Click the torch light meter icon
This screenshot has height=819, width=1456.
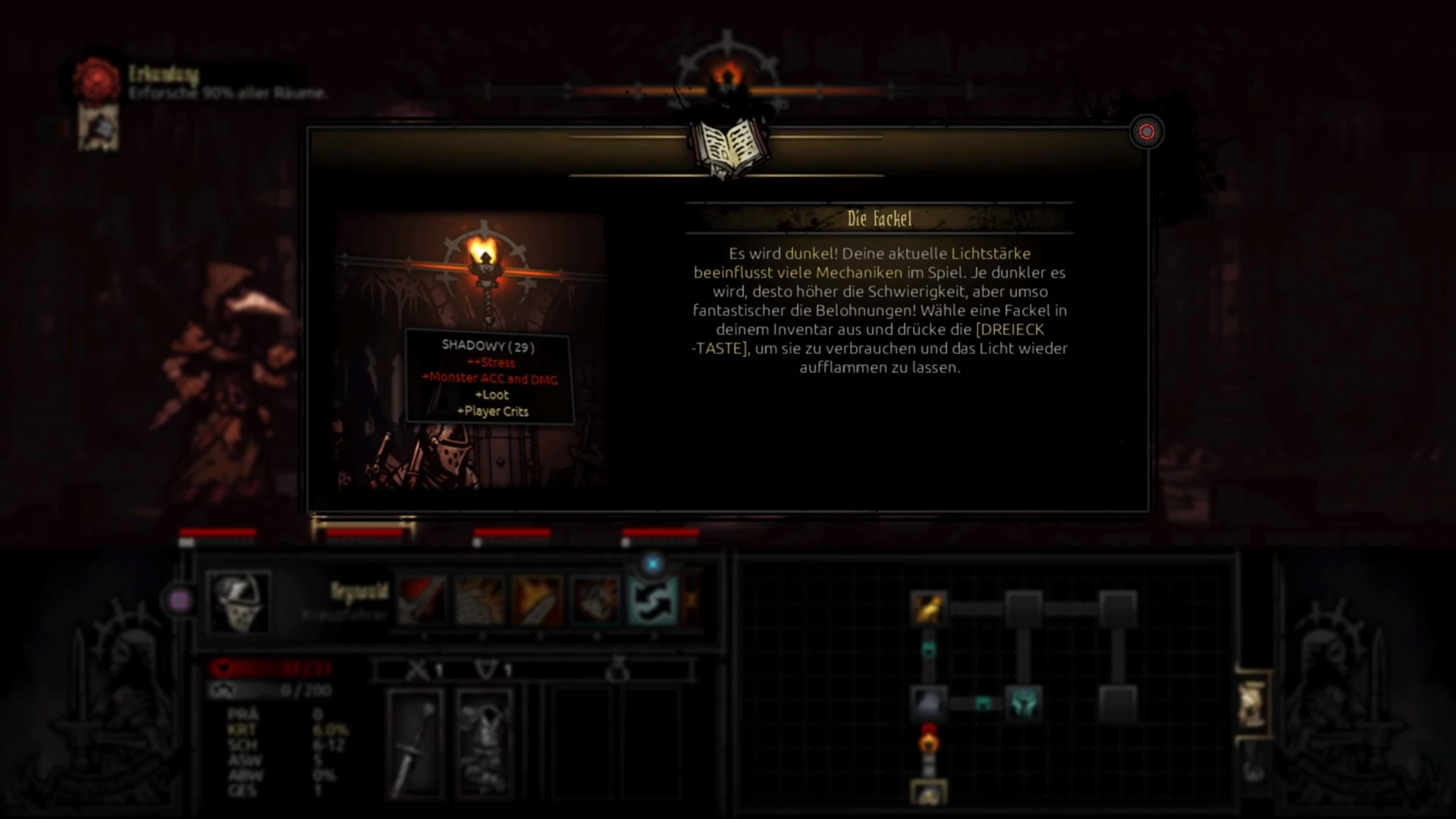727,77
